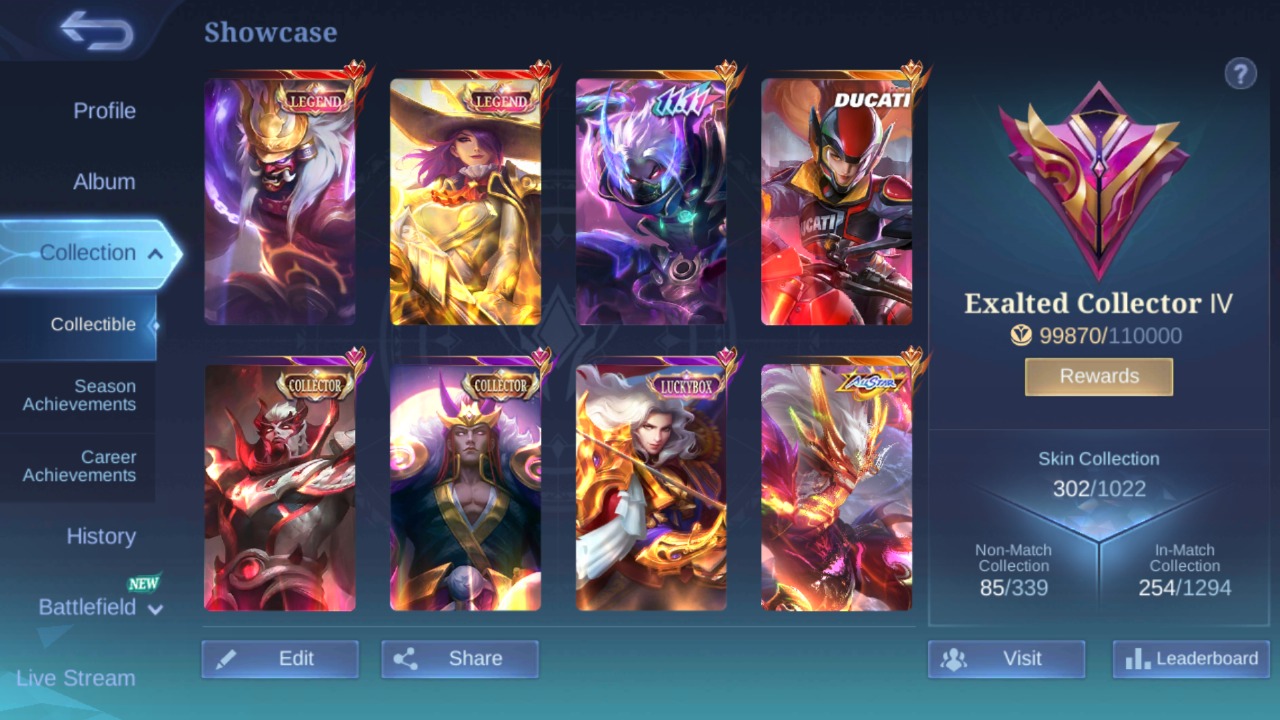Open the Collection chevron arrow
This screenshot has height=720, width=1280.
(155, 254)
